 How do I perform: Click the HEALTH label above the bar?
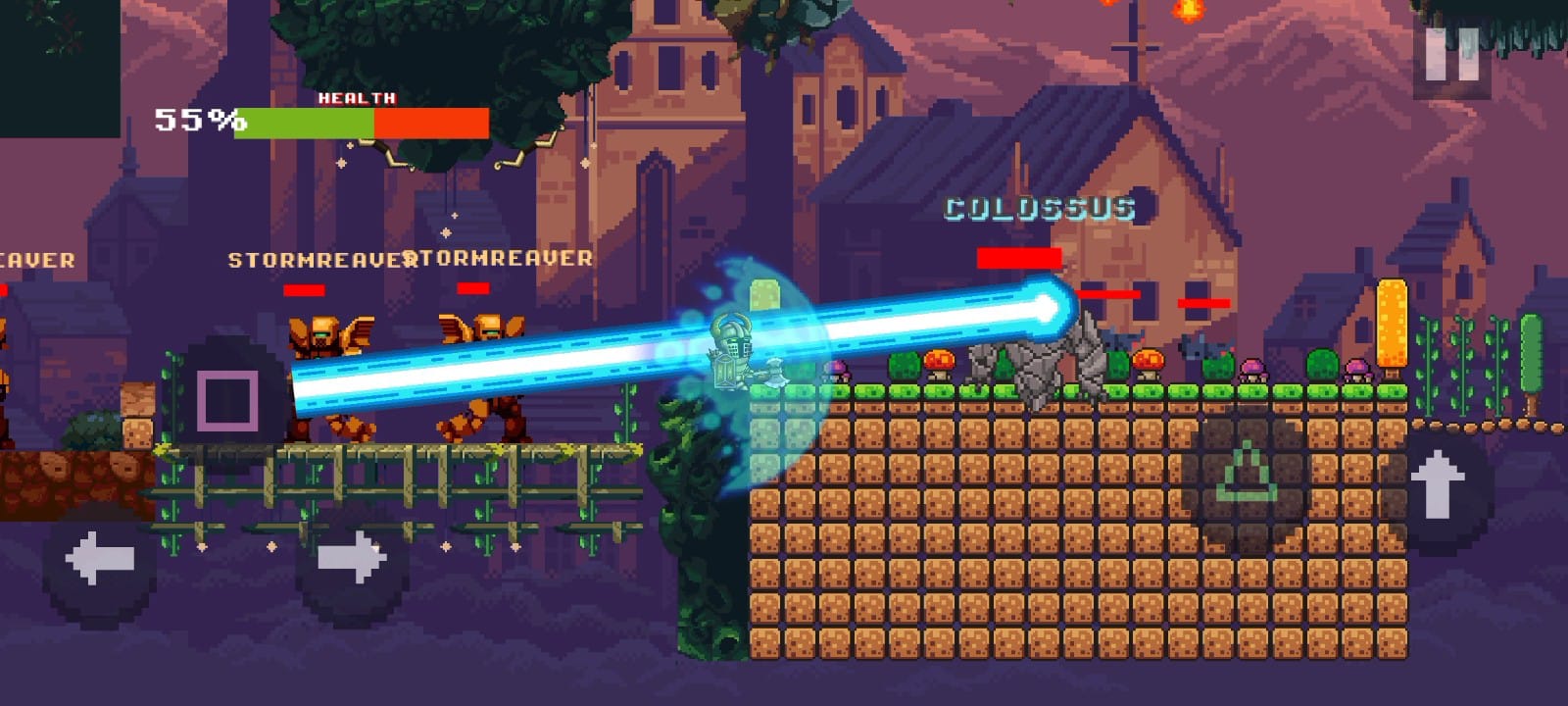(355, 98)
